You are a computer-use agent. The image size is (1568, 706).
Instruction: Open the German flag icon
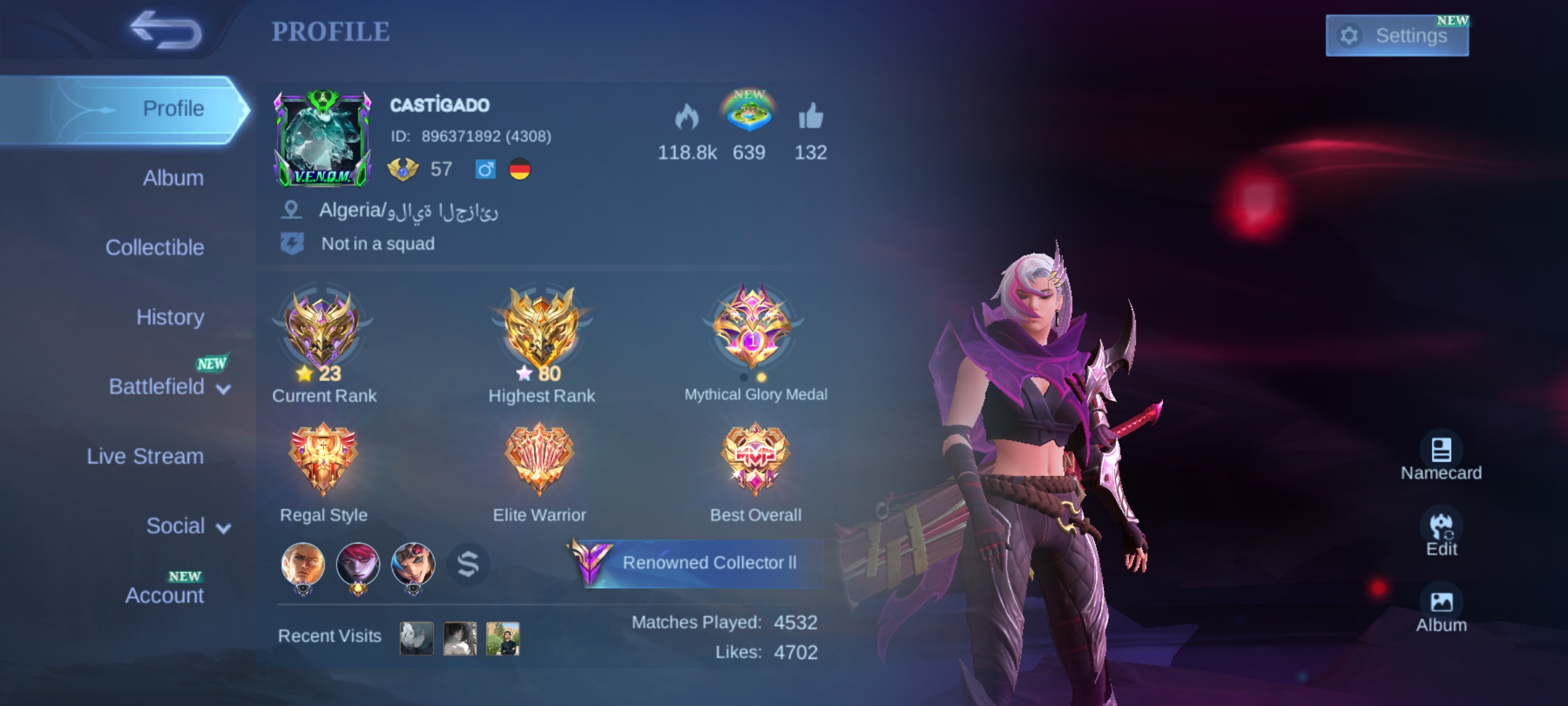pyautogui.click(x=518, y=170)
